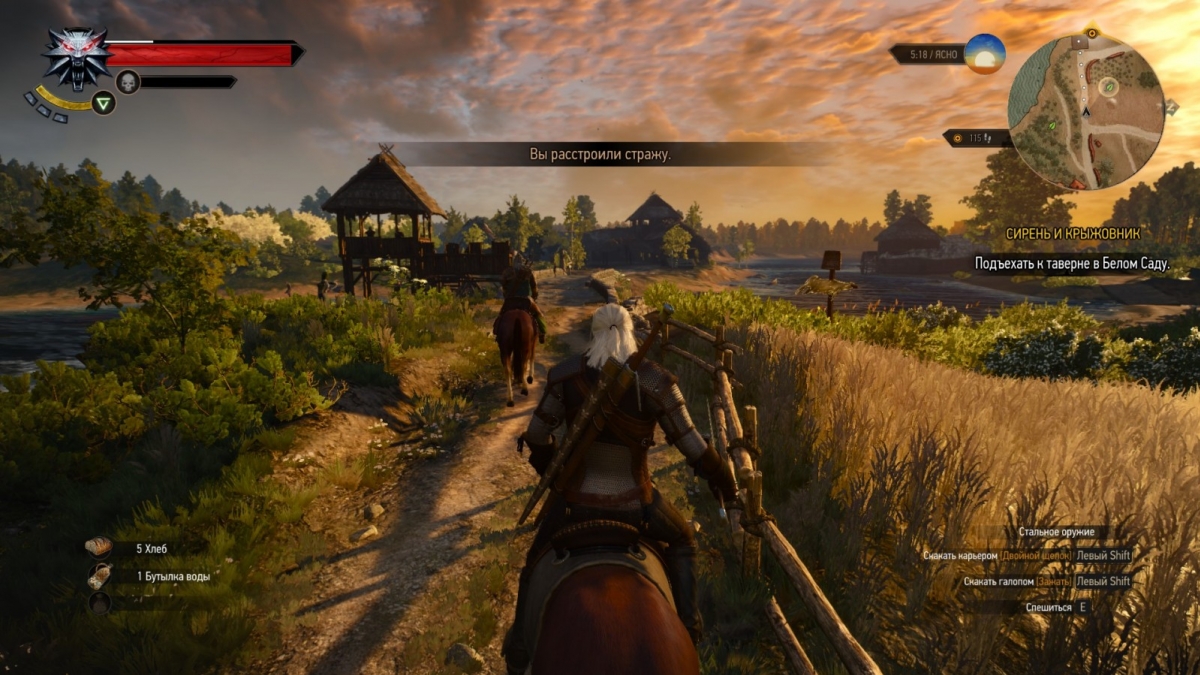1200x675 pixels.
Task: Use the bread quick slot item
Action: (99, 547)
